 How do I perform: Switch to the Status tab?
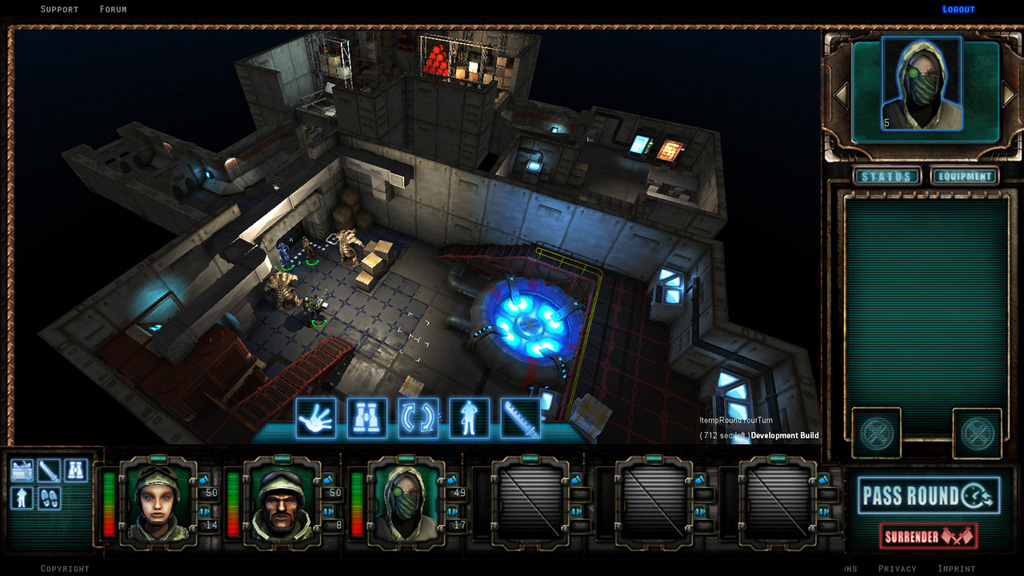coord(887,177)
